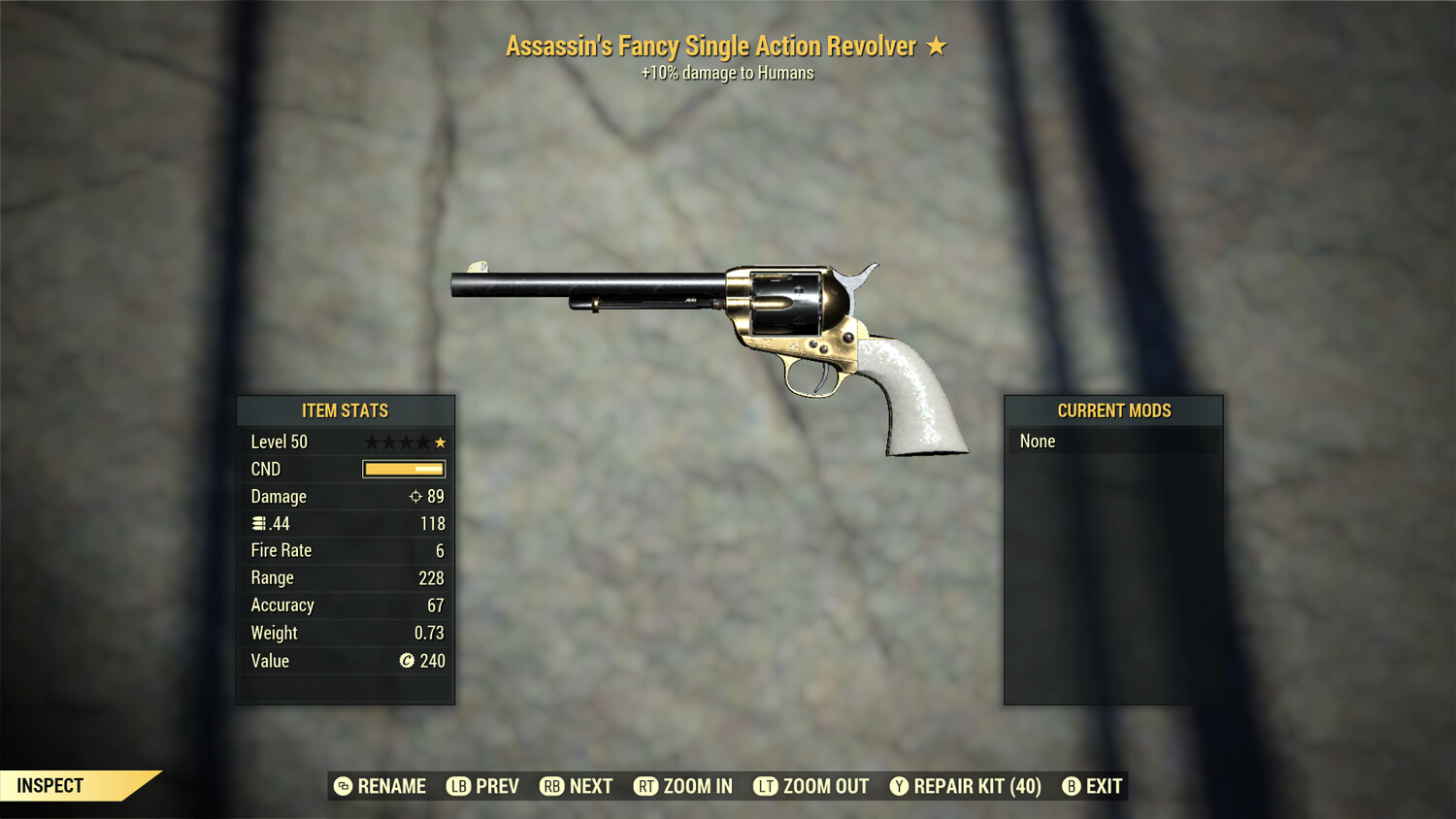The image size is (1456, 819).
Task: Click the star beside the weapon name
Action: 936,45
